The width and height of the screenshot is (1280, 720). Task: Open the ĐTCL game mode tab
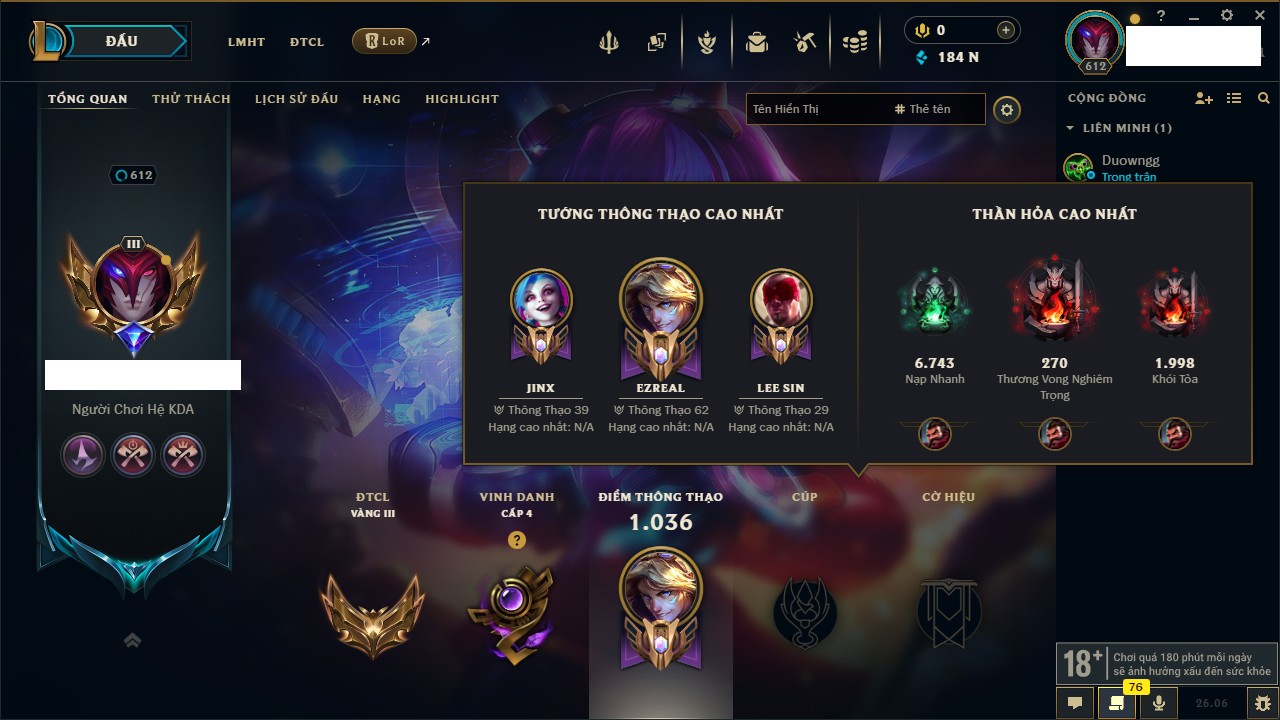(x=307, y=42)
